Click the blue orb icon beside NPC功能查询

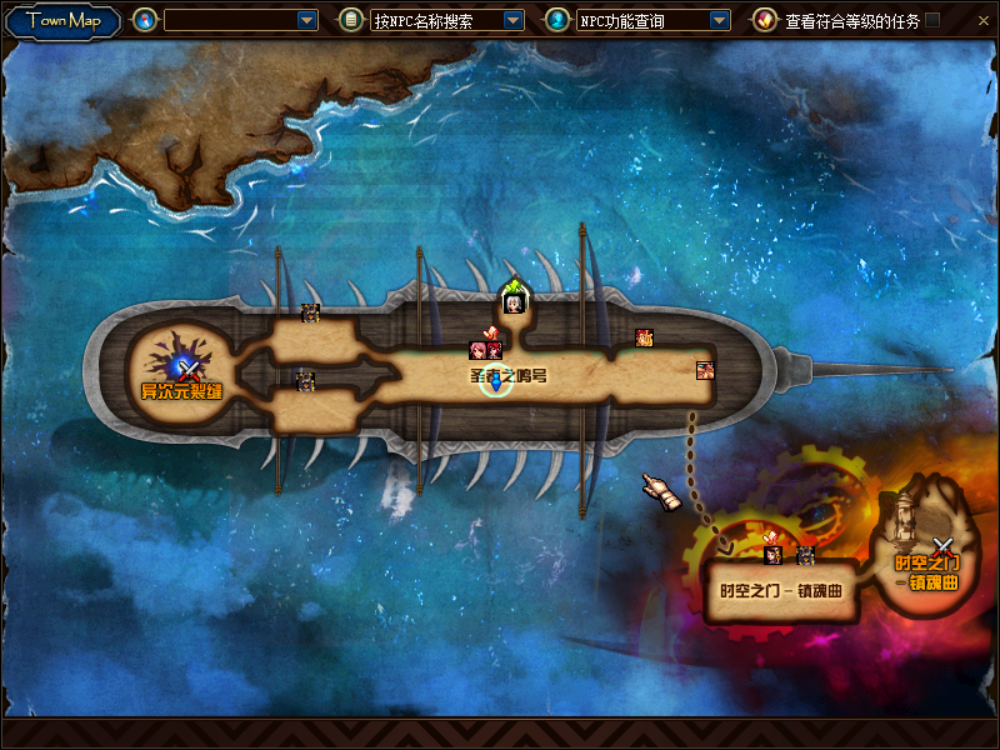[x=557, y=20]
